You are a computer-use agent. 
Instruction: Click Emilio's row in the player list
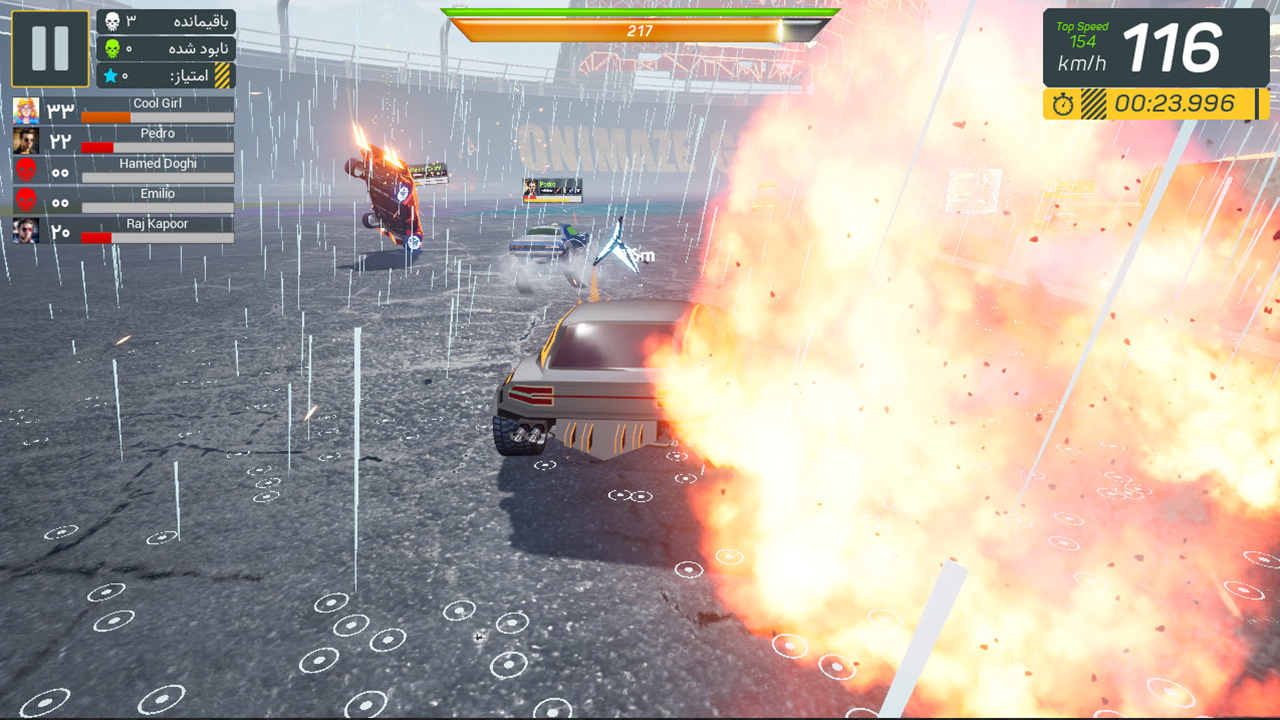124,200
